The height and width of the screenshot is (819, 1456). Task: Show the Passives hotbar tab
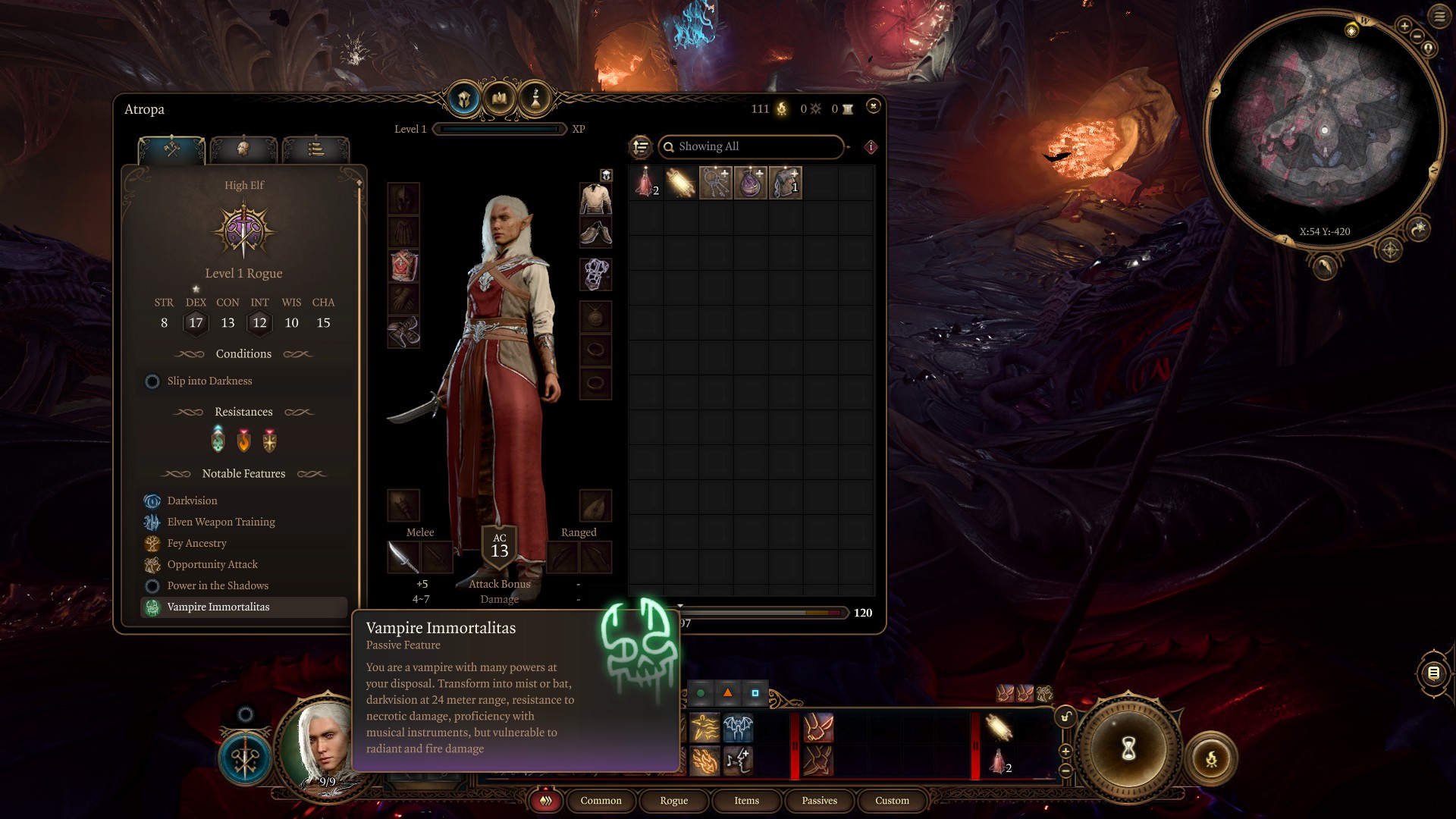[x=819, y=801]
